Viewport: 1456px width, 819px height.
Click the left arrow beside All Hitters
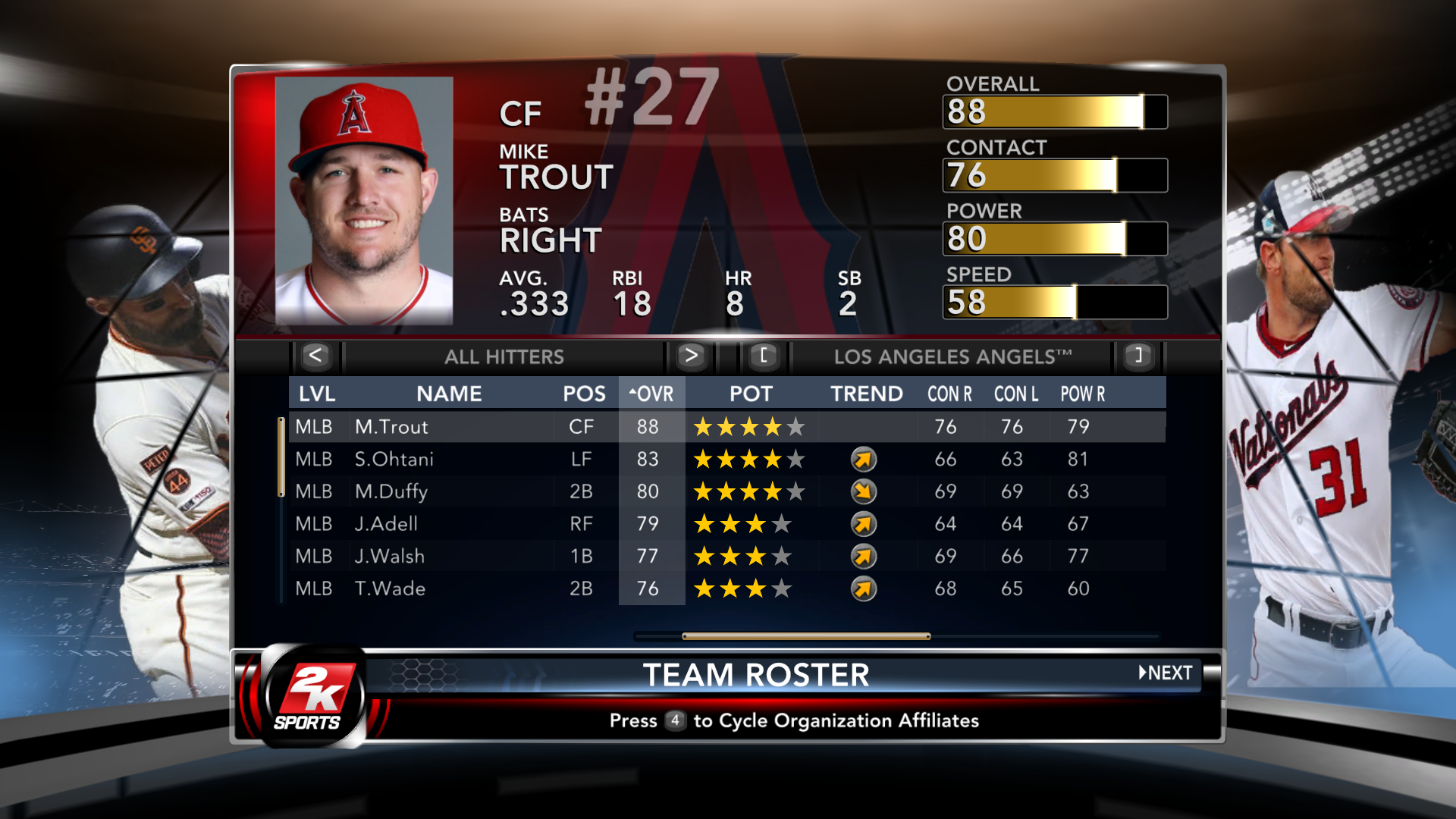tap(316, 356)
